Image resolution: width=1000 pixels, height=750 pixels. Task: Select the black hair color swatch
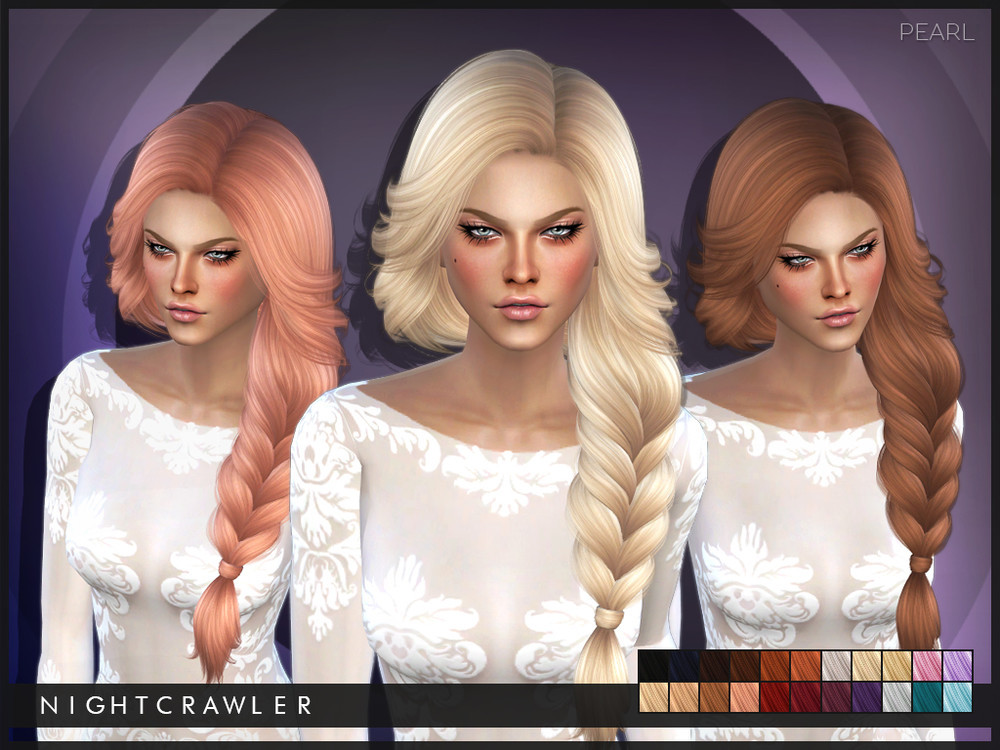[x=653, y=667]
